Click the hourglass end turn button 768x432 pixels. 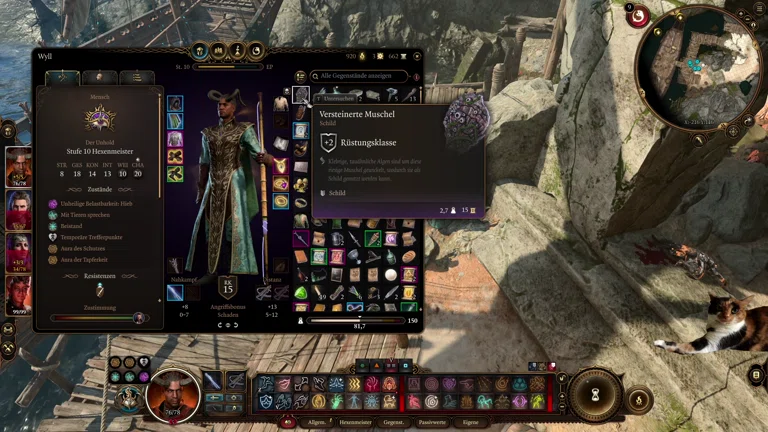[x=597, y=393]
